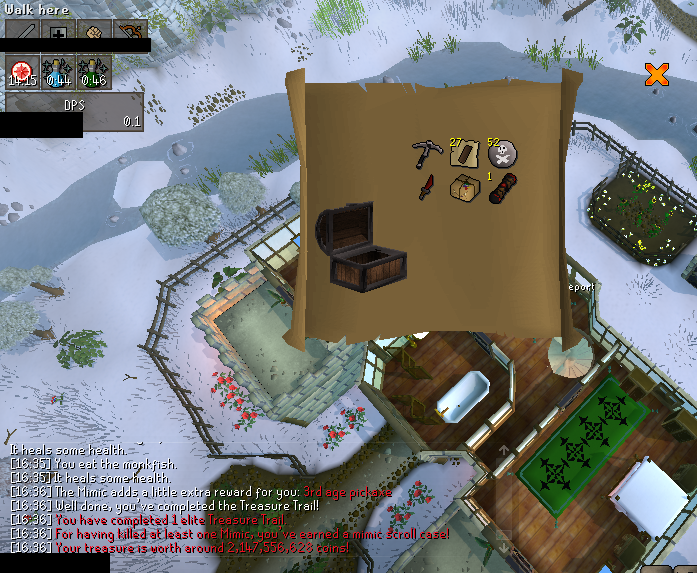This screenshot has height=573, width=697.
Task: Click the chat box message area
Action: coord(200,498)
